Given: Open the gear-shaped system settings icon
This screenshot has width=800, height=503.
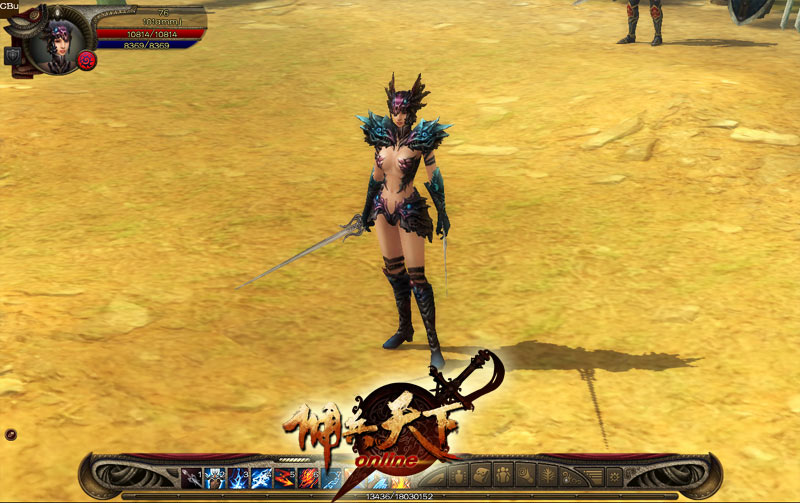Looking at the screenshot, I should (x=613, y=476).
